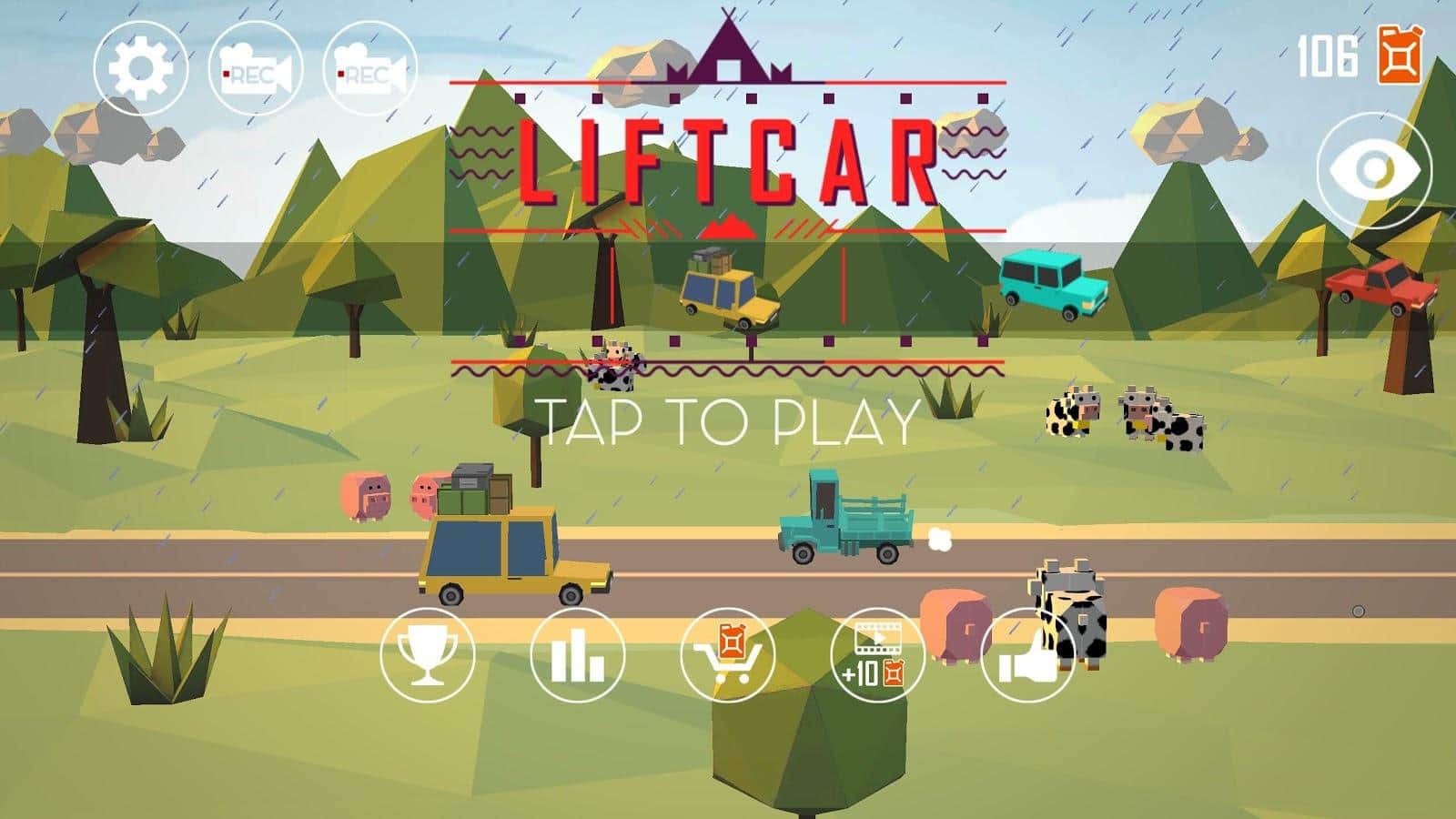This screenshot has width=1456, height=819.
Task: Open achievements from the bottom menu row
Action: coord(429,653)
